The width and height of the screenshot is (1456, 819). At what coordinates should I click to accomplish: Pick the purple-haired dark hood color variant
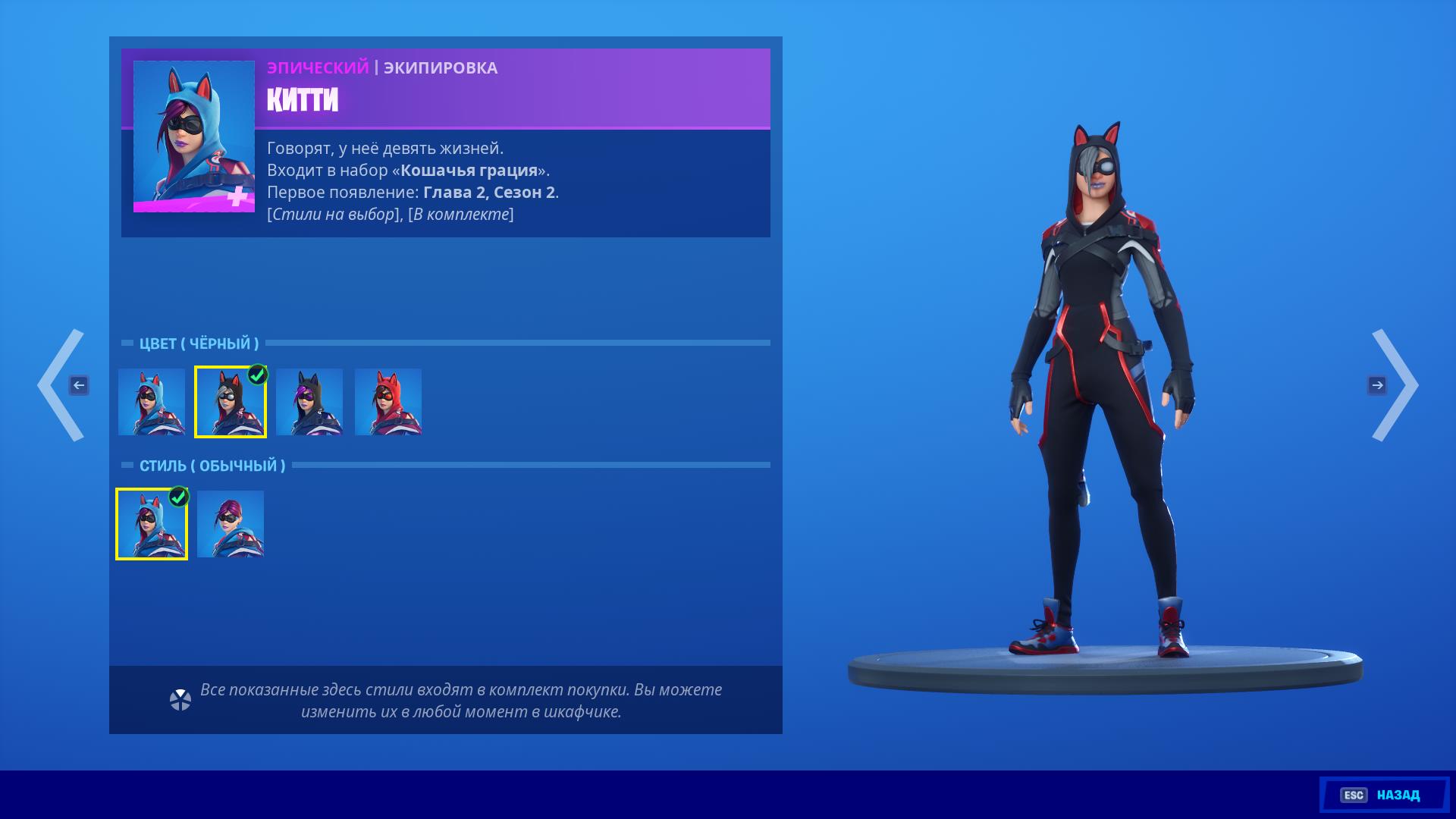(309, 402)
